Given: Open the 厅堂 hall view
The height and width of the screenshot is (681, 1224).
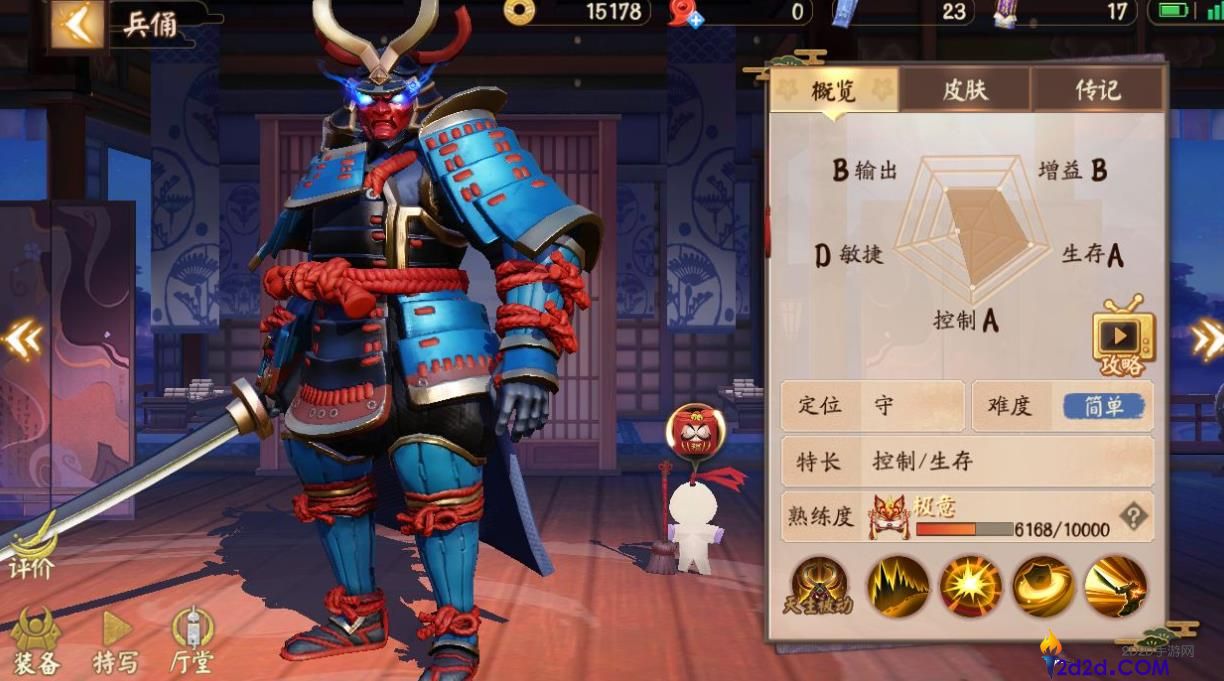Looking at the screenshot, I should (192, 641).
